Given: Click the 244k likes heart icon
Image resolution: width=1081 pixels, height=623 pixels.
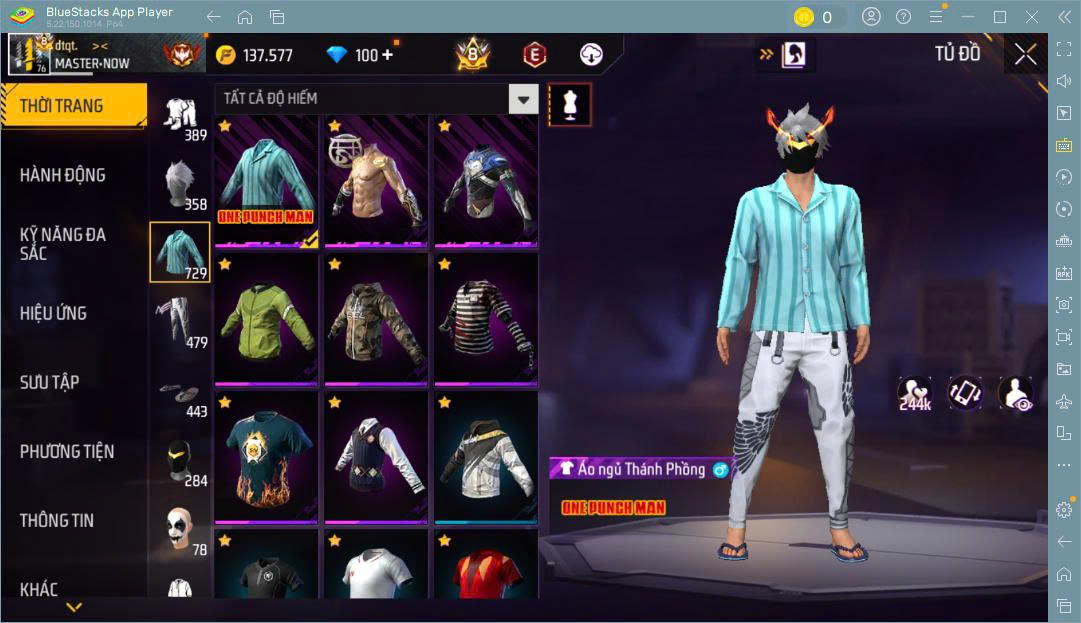Looking at the screenshot, I should pyautogui.click(x=914, y=393).
